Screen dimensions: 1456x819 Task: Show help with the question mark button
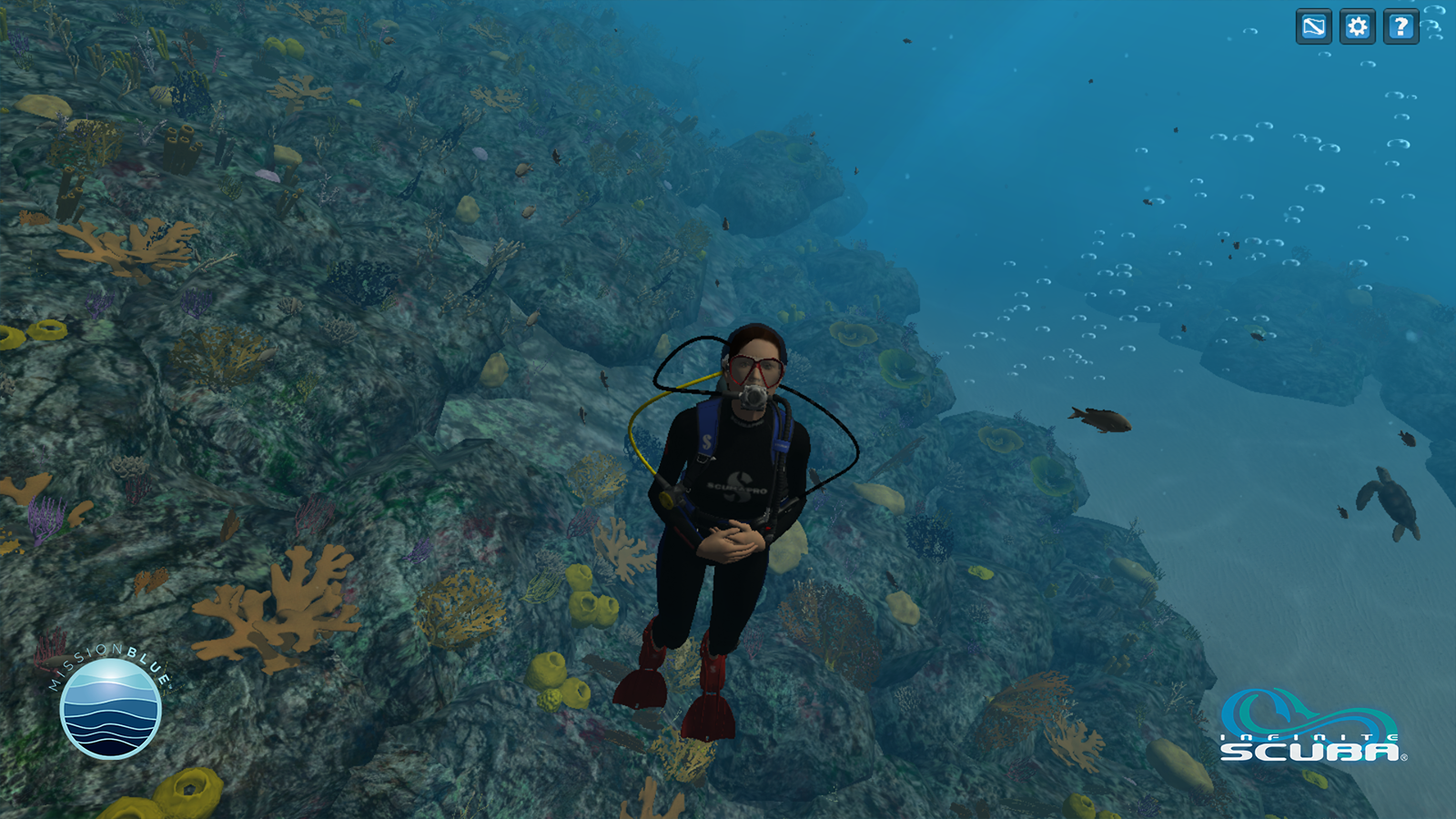1400,26
